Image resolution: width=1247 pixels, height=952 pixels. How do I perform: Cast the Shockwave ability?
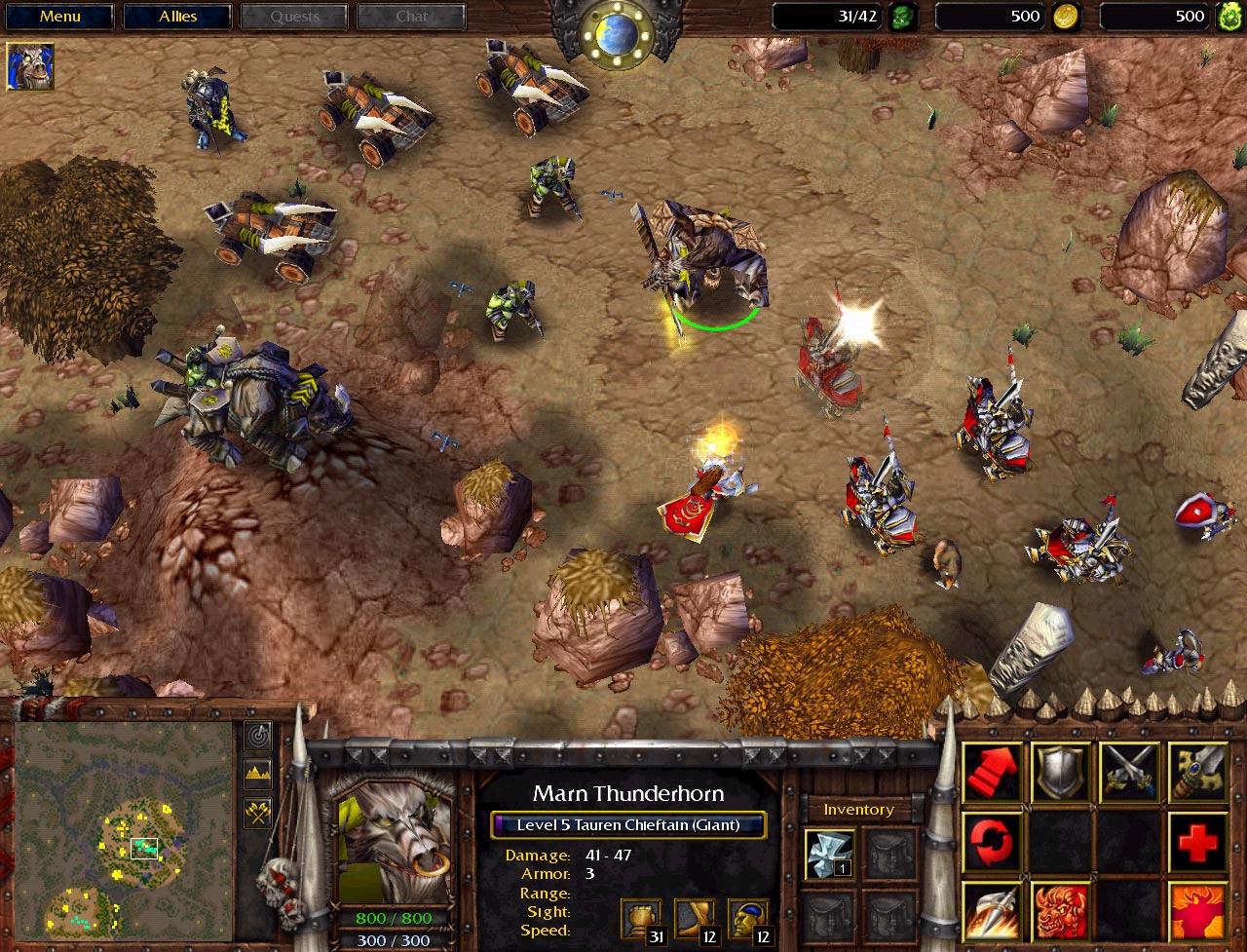click(993, 910)
